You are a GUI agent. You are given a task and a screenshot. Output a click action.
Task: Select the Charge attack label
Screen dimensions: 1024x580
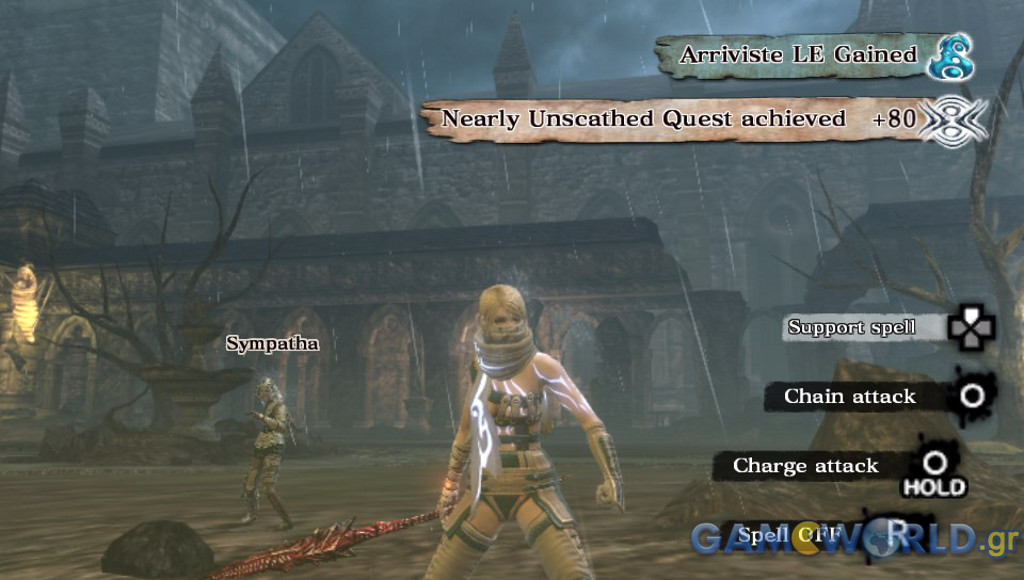[805, 466]
